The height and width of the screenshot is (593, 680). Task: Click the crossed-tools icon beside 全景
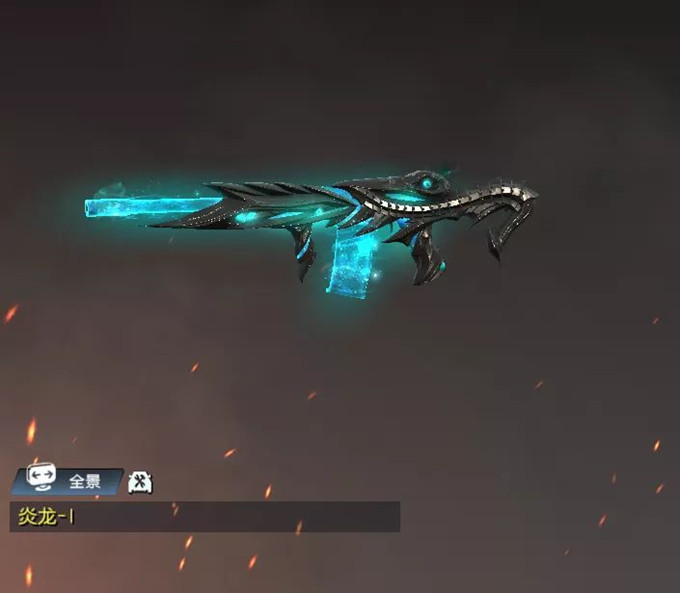point(141,481)
